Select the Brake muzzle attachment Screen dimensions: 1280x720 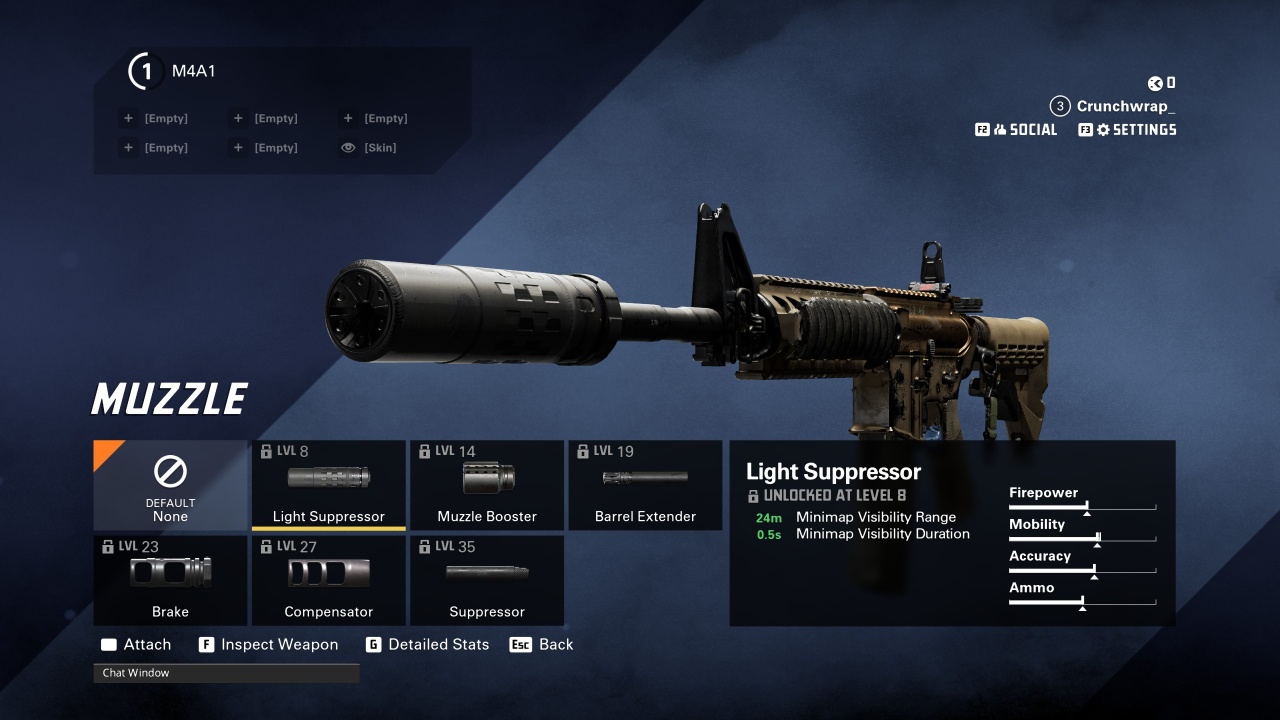(170, 580)
